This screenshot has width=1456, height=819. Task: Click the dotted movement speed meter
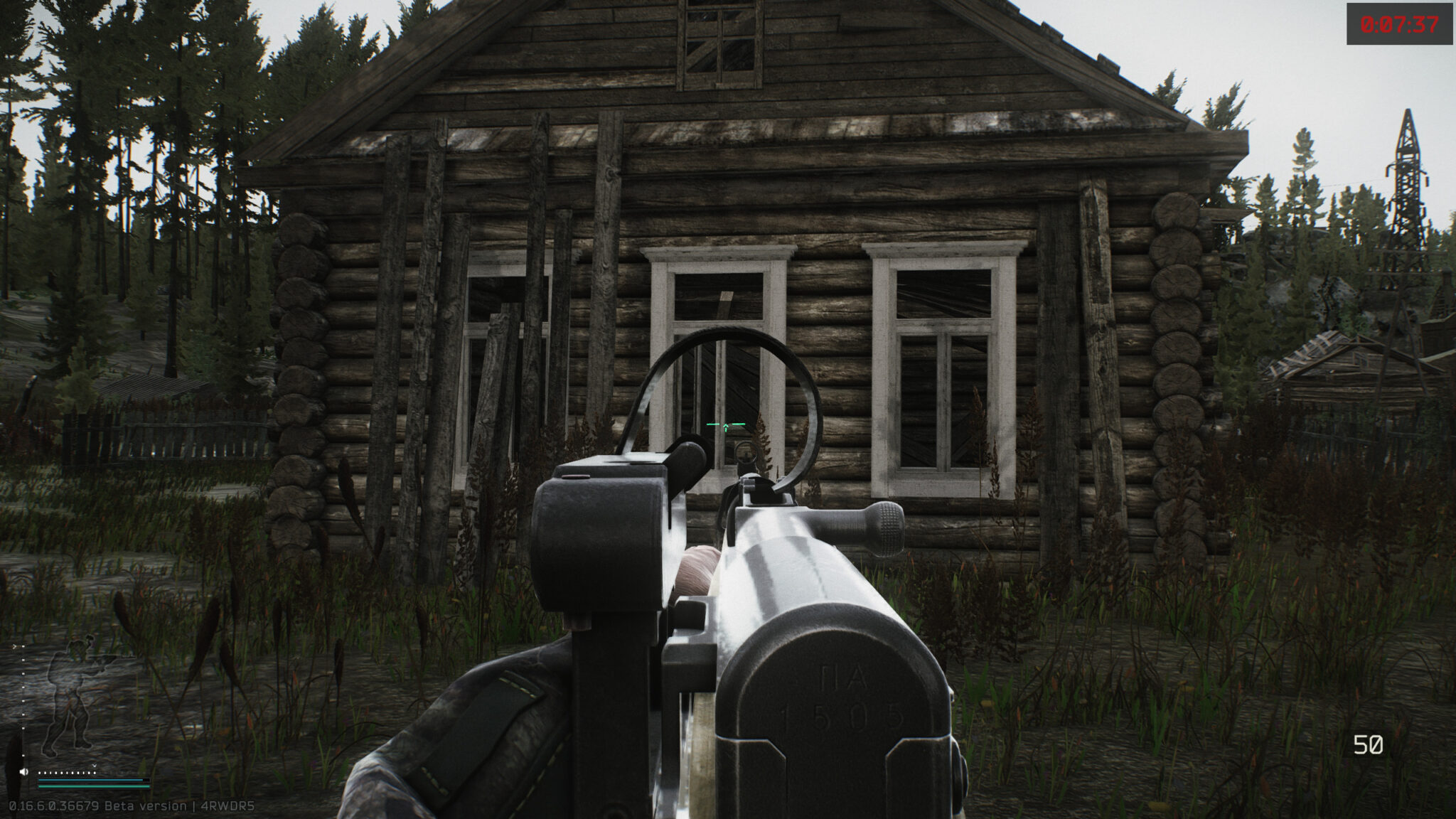click(x=67, y=772)
